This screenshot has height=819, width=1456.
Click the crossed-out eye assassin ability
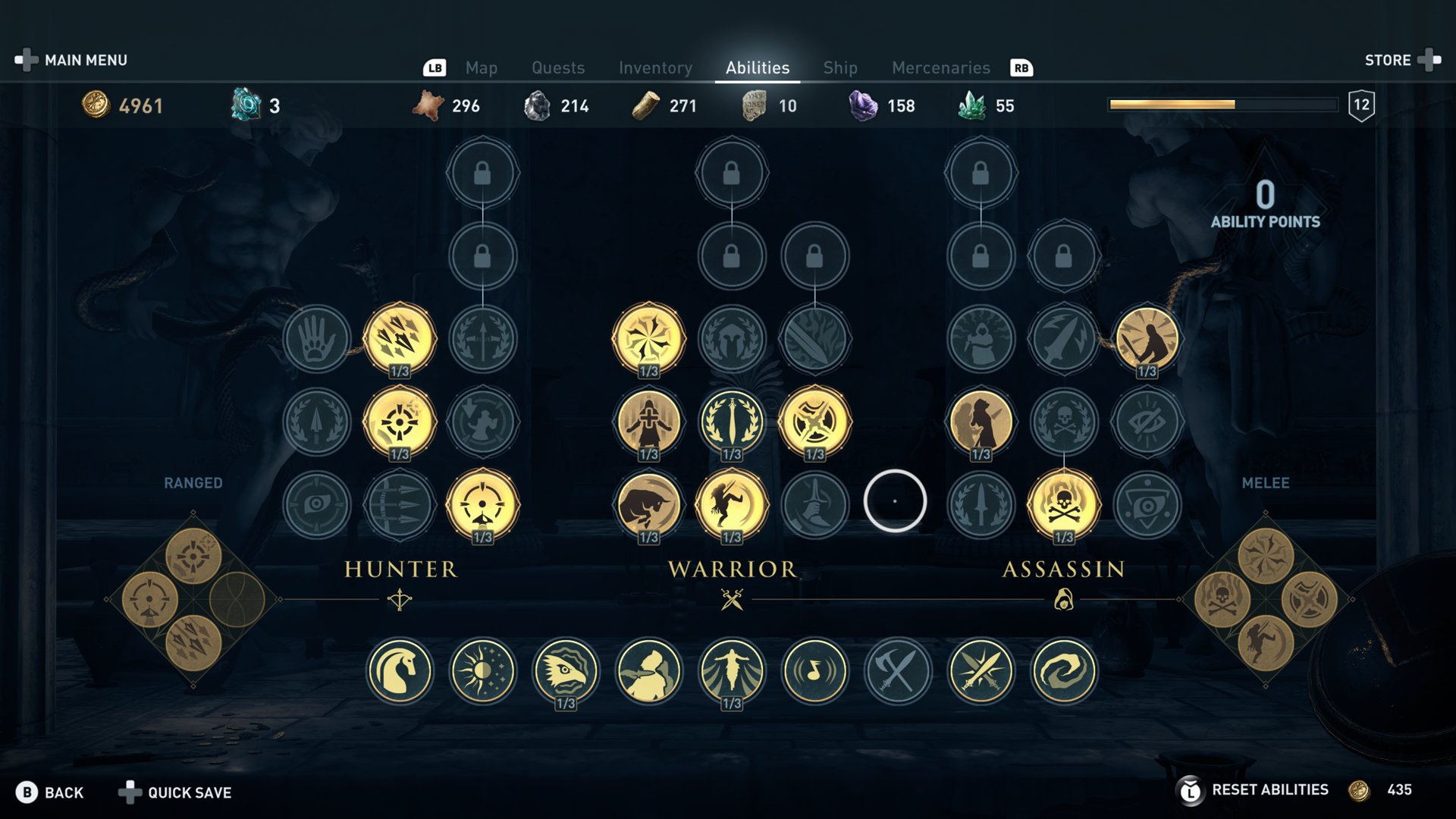[x=1147, y=422]
